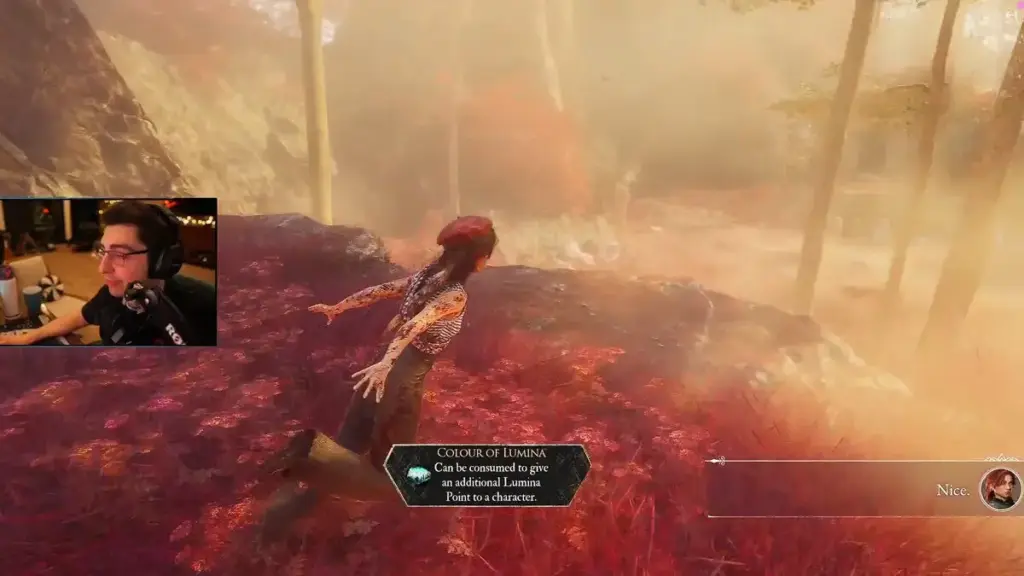Select the Colour of Lumina item icon

419,475
